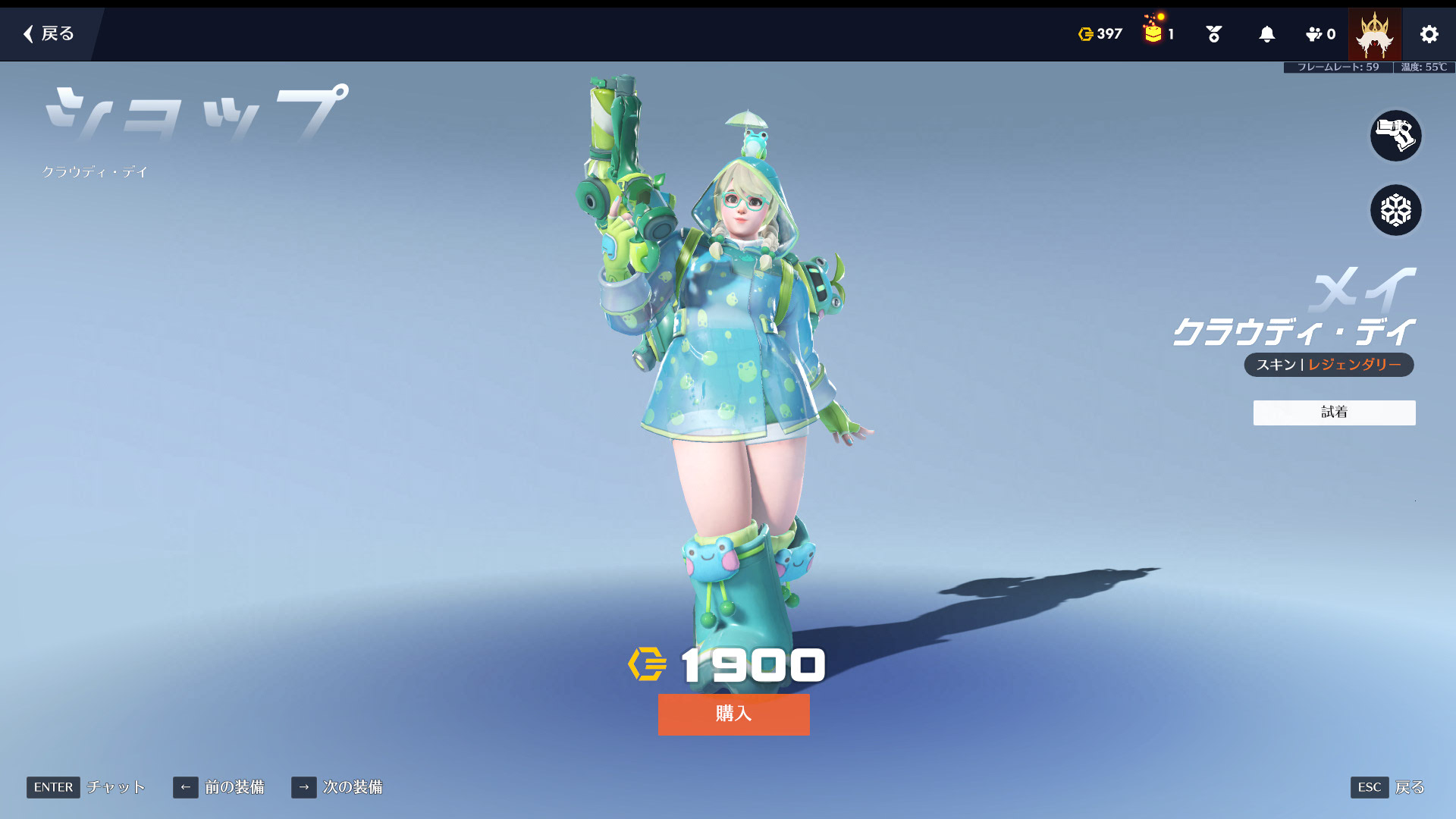Purchase the skin with the 購入 button
This screenshot has height=819, width=1456.
pyautogui.click(x=733, y=714)
